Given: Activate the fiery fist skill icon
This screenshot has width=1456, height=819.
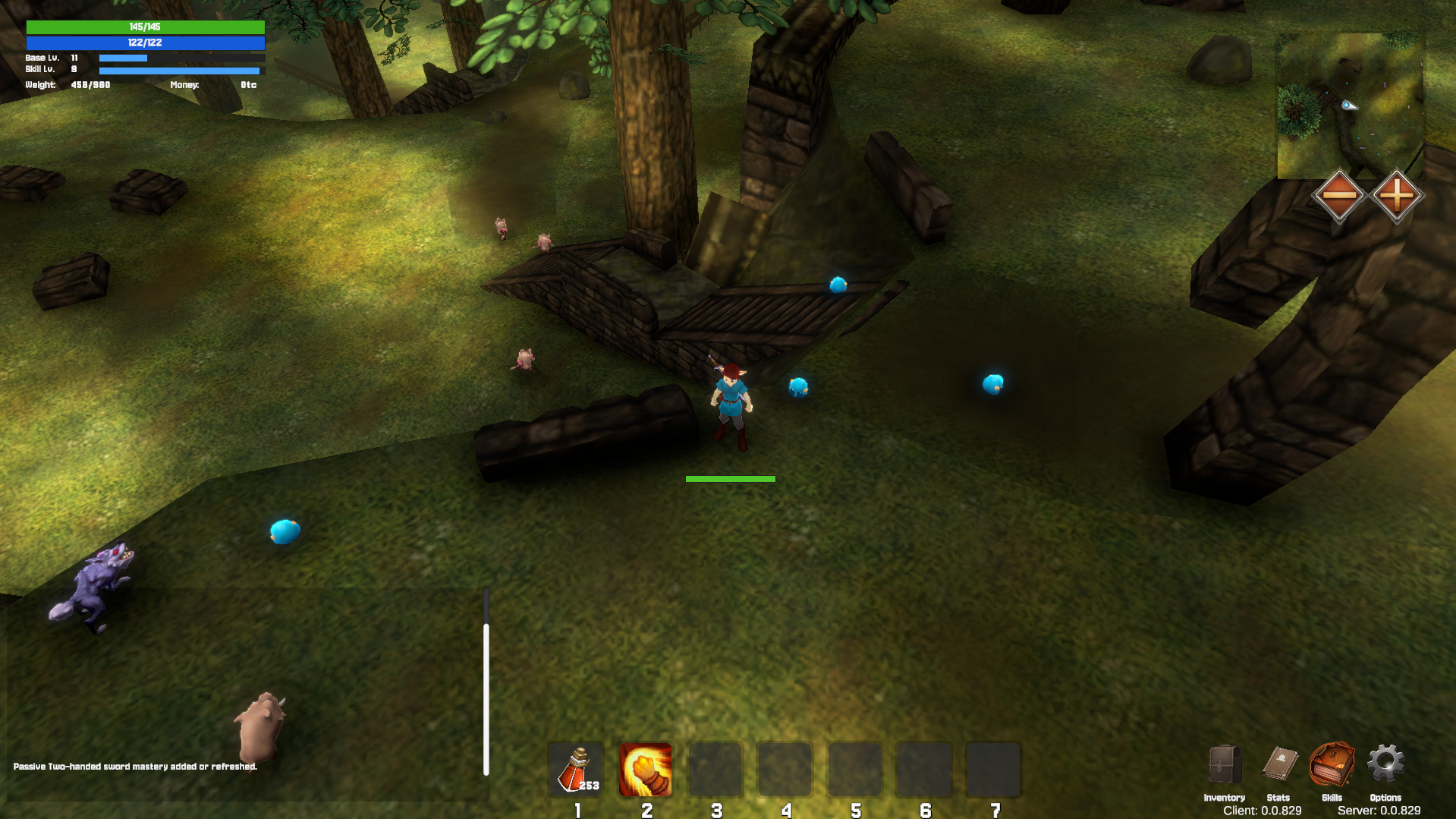Looking at the screenshot, I should click(x=646, y=769).
